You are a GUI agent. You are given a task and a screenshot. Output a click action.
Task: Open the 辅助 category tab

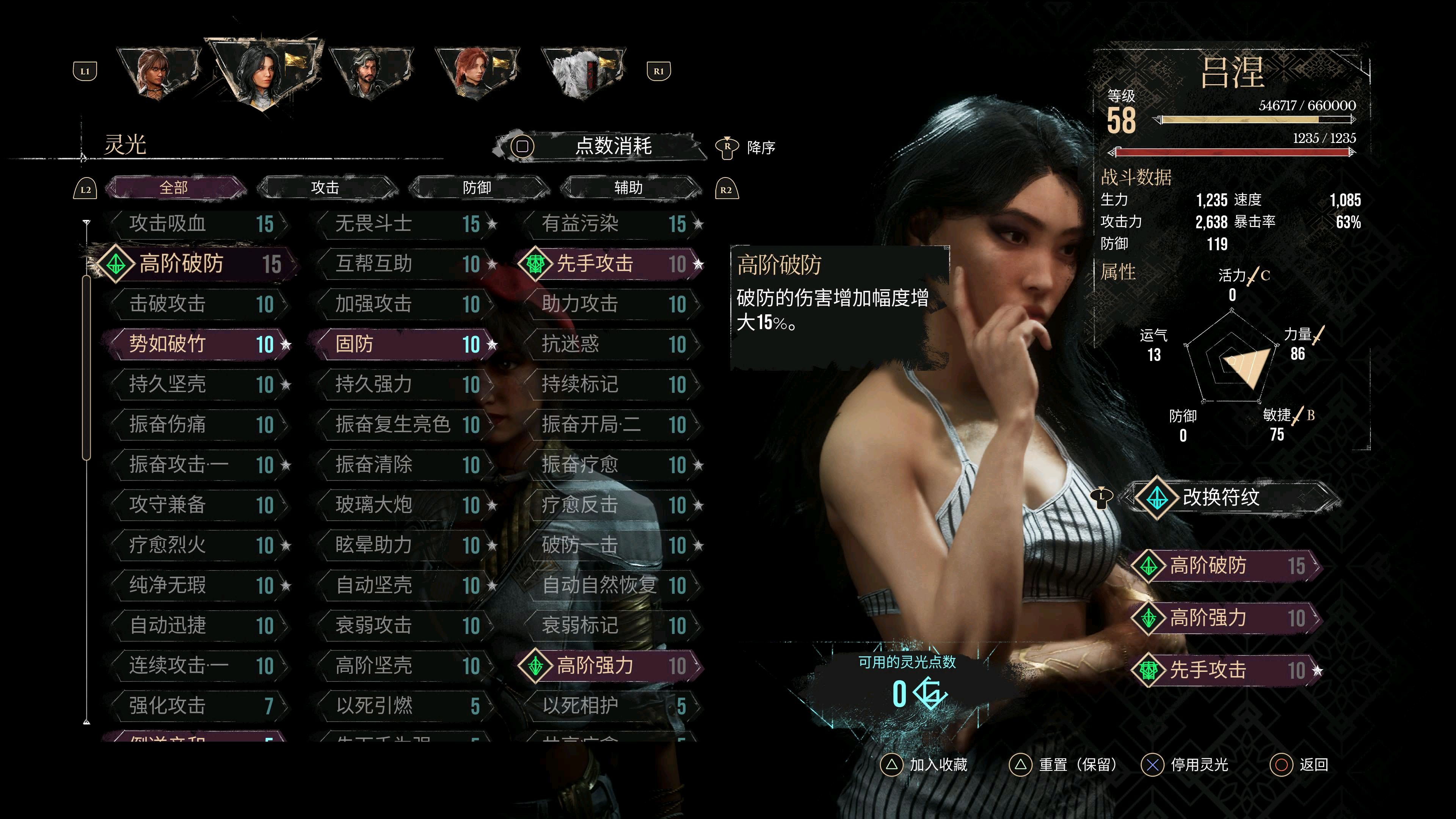point(628,188)
